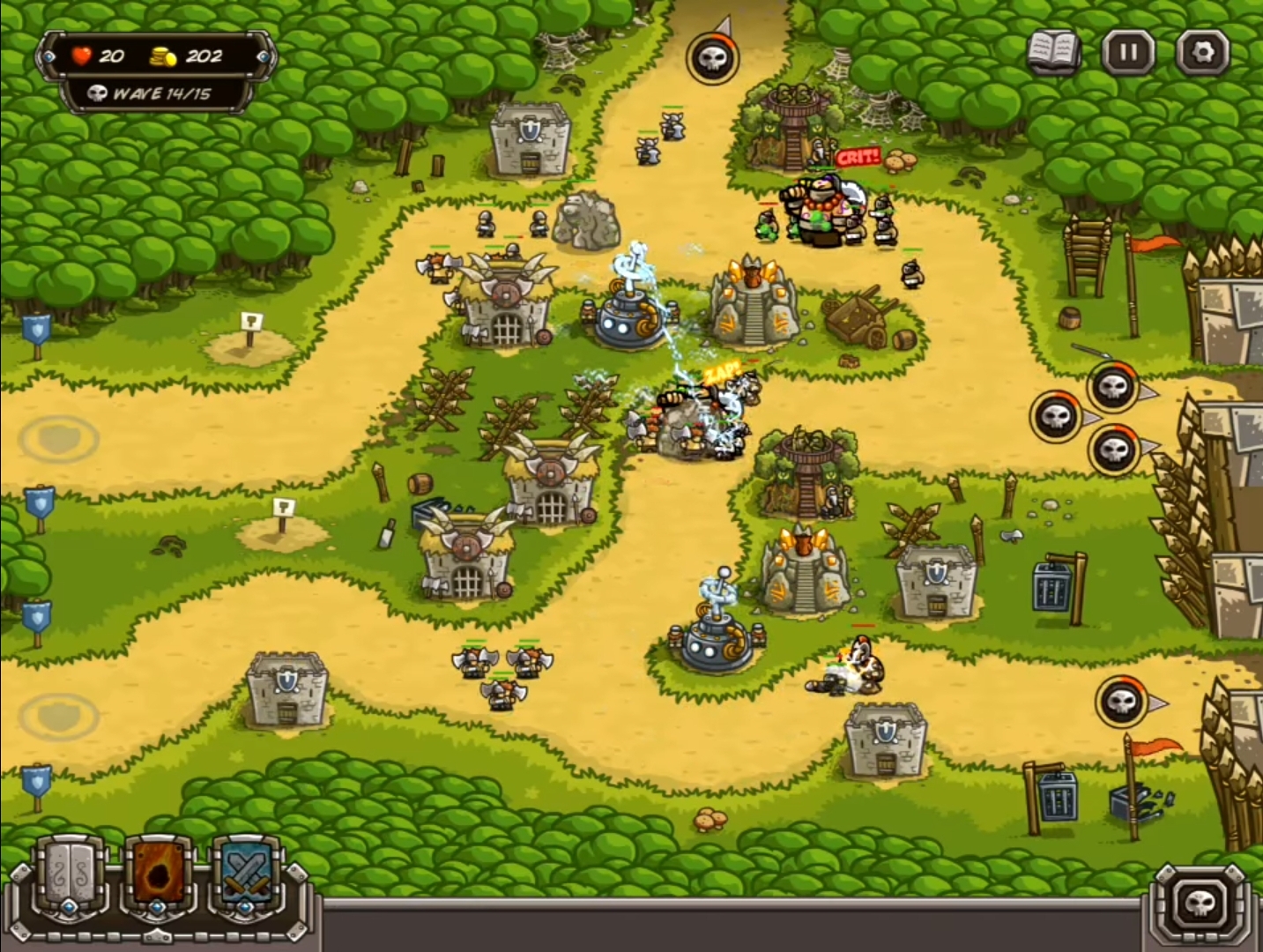Viewport: 1263px width, 952px height.
Task: Click the stone tablet ability slot
Action: tap(70, 878)
